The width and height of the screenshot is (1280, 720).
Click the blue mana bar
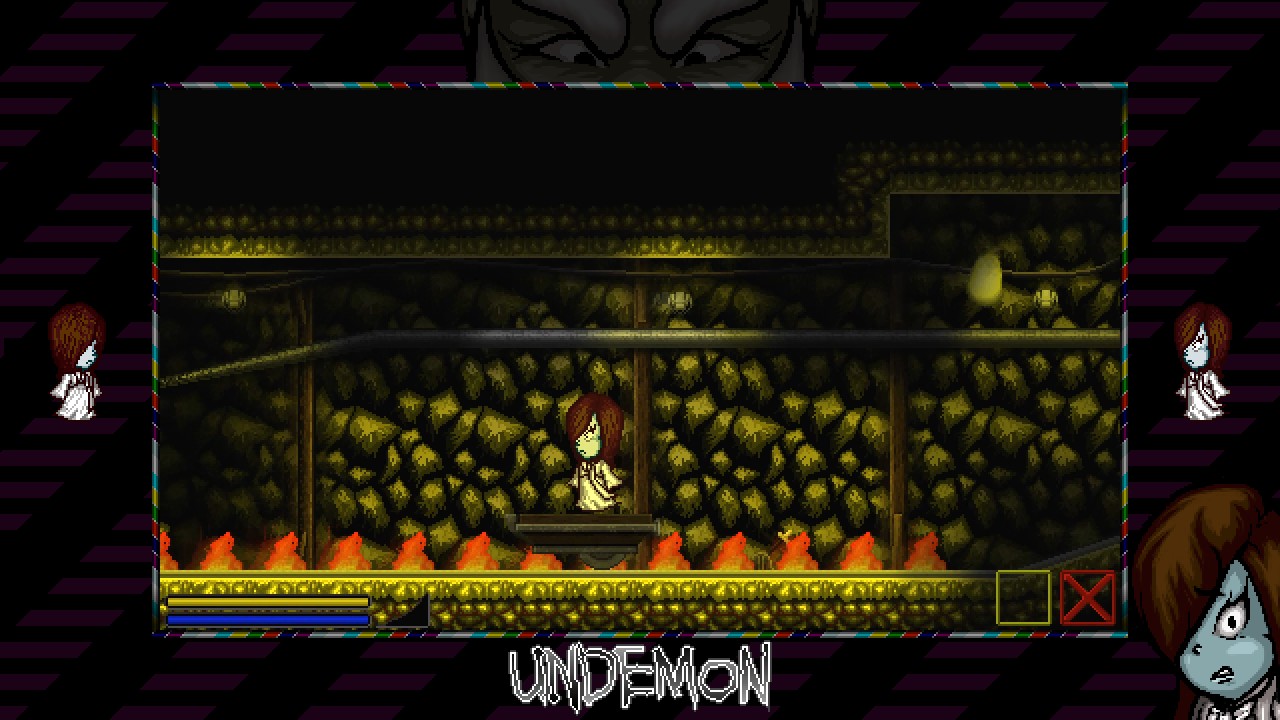[267, 620]
